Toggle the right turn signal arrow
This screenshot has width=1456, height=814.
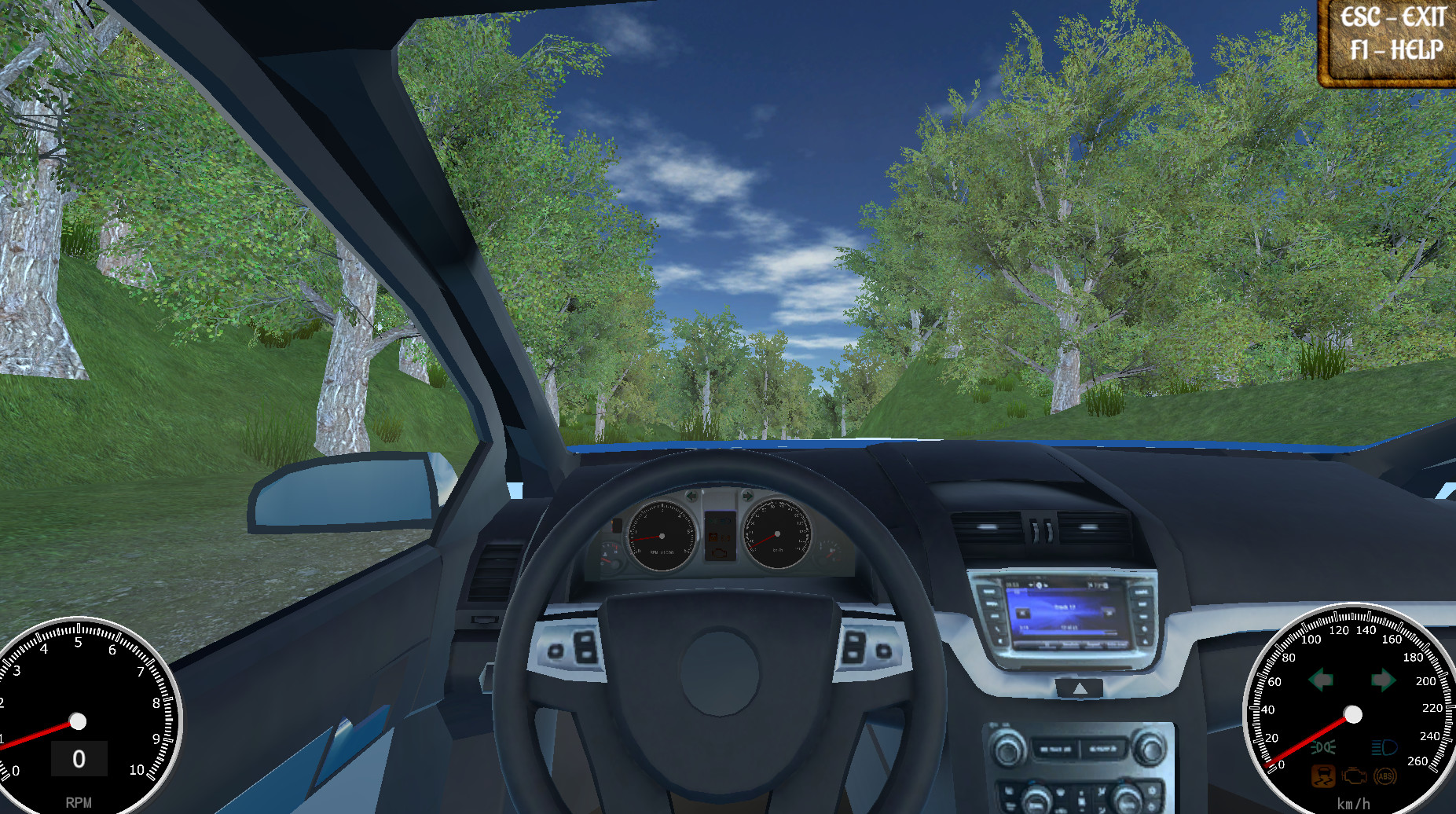(x=1381, y=679)
